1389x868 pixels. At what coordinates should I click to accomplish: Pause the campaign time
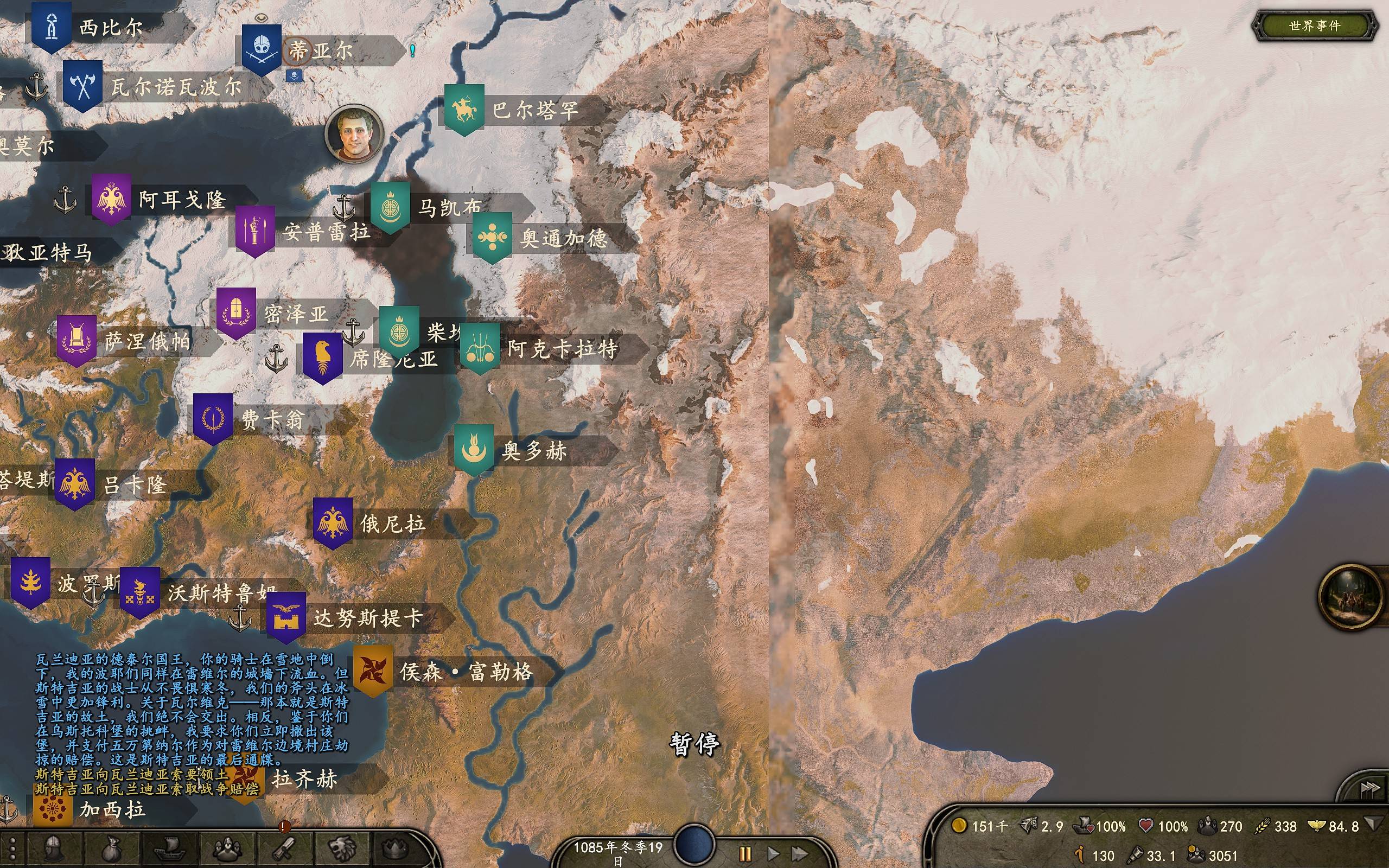[x=745, y=854]
